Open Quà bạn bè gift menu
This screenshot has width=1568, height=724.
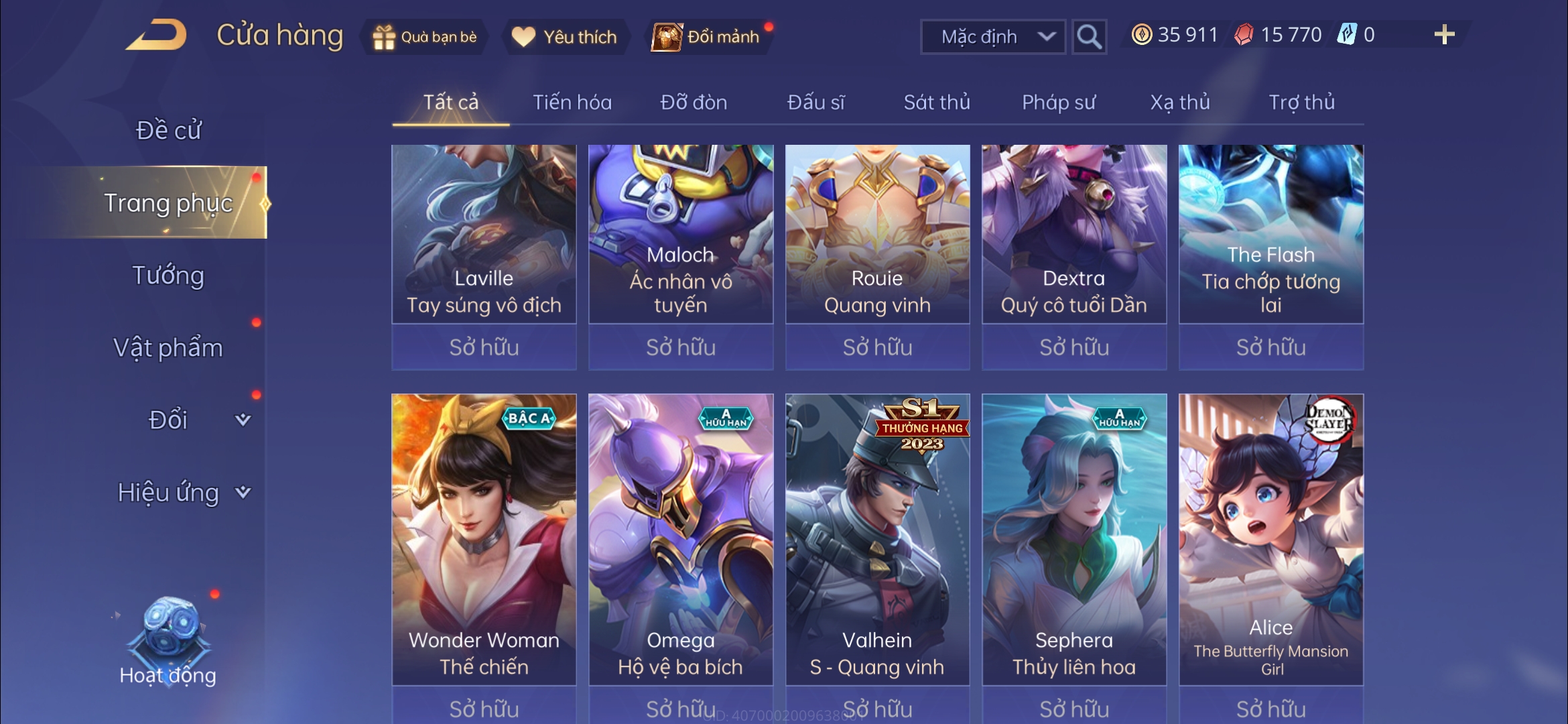[425, 37]
